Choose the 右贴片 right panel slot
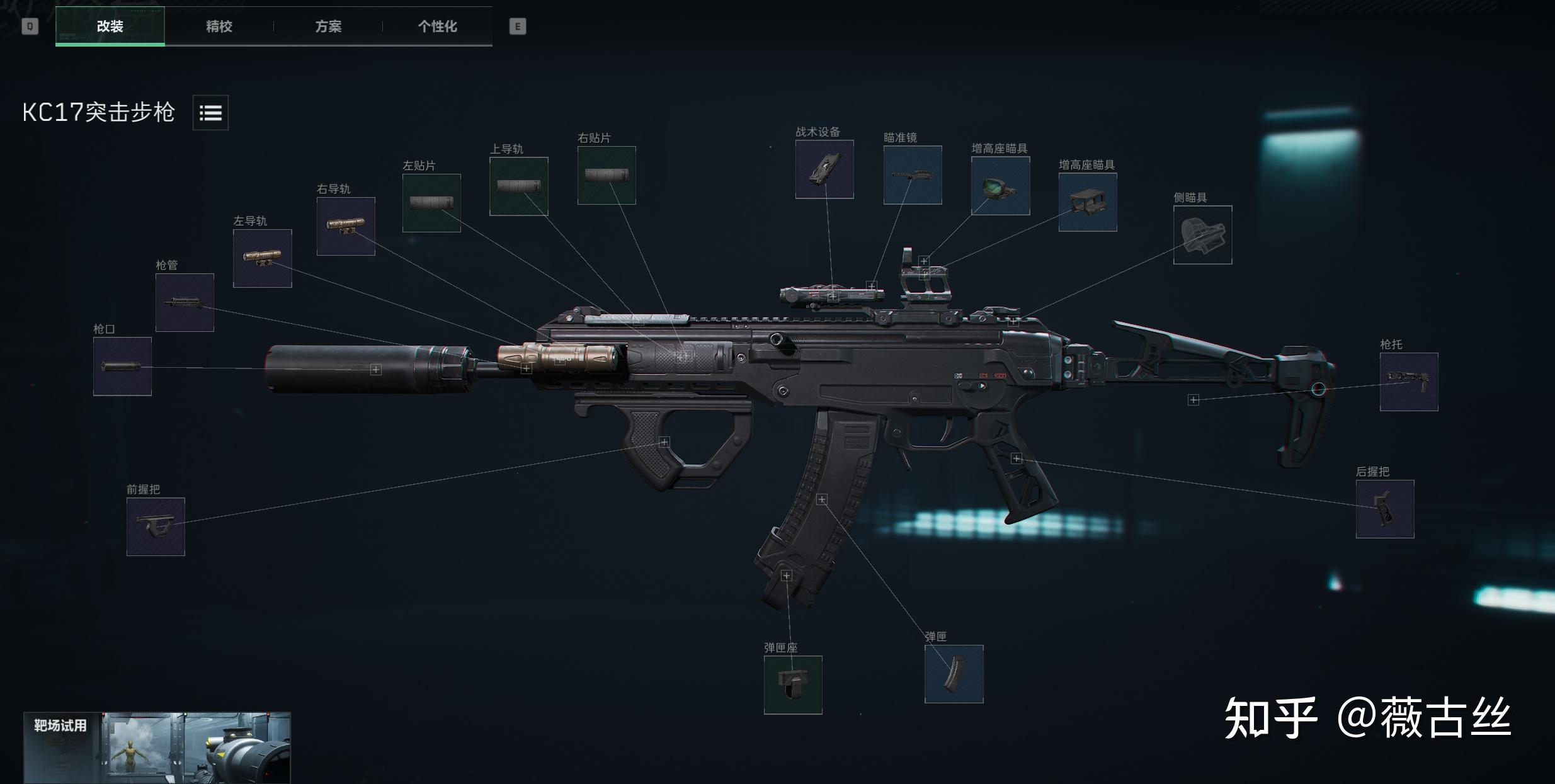1555x784 pixels. tap(607, 175)
